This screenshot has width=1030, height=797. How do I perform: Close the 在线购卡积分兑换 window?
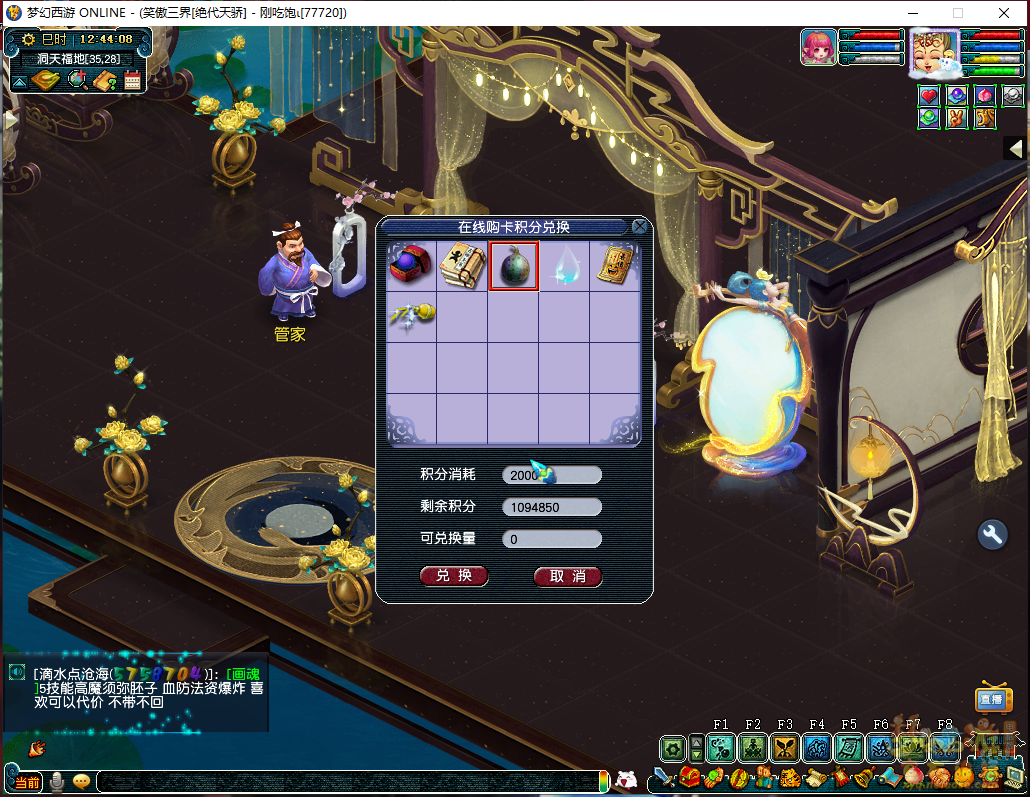click(x=640, y=227)
